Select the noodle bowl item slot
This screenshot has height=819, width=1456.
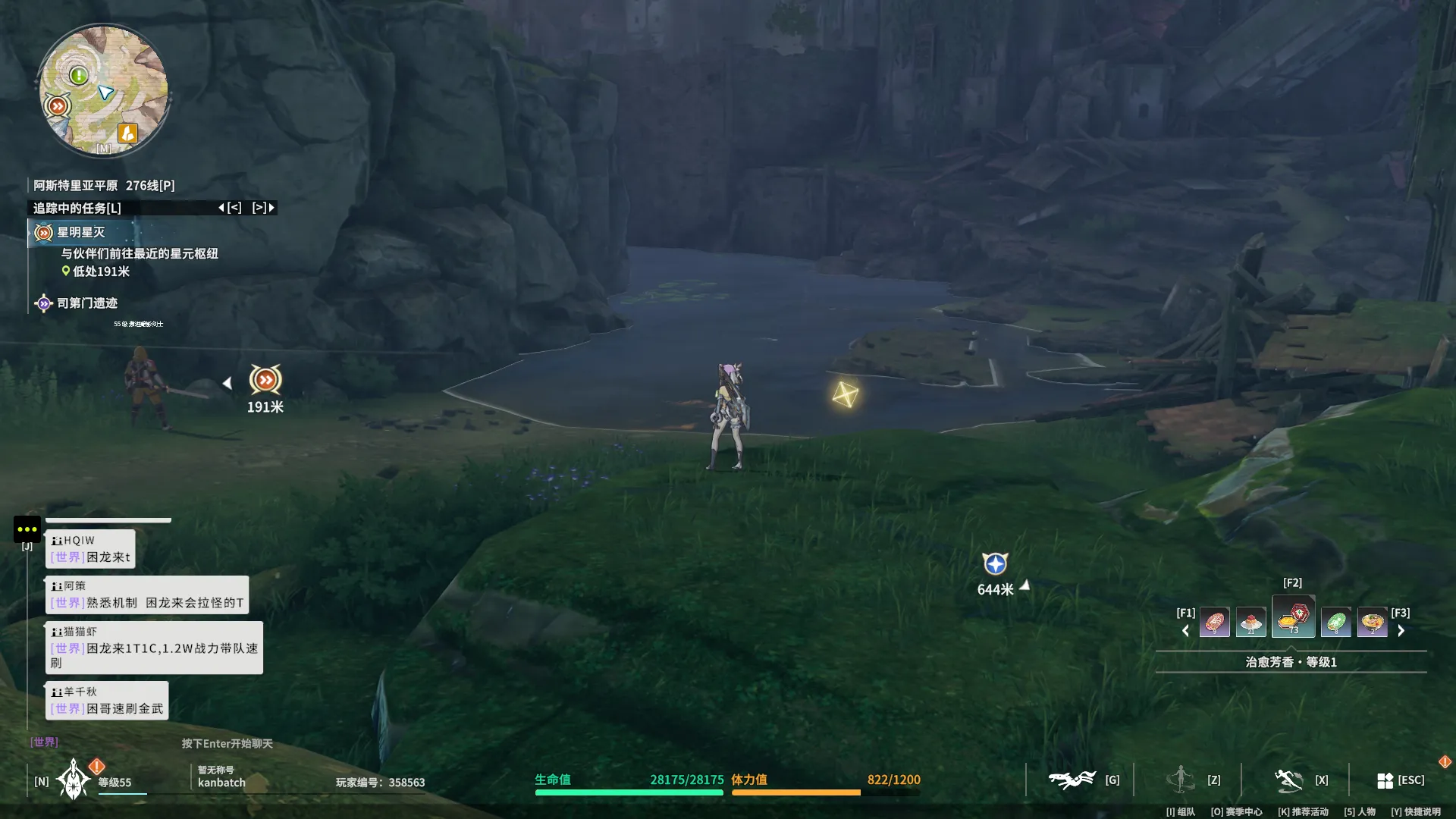tap(1372, 623)
